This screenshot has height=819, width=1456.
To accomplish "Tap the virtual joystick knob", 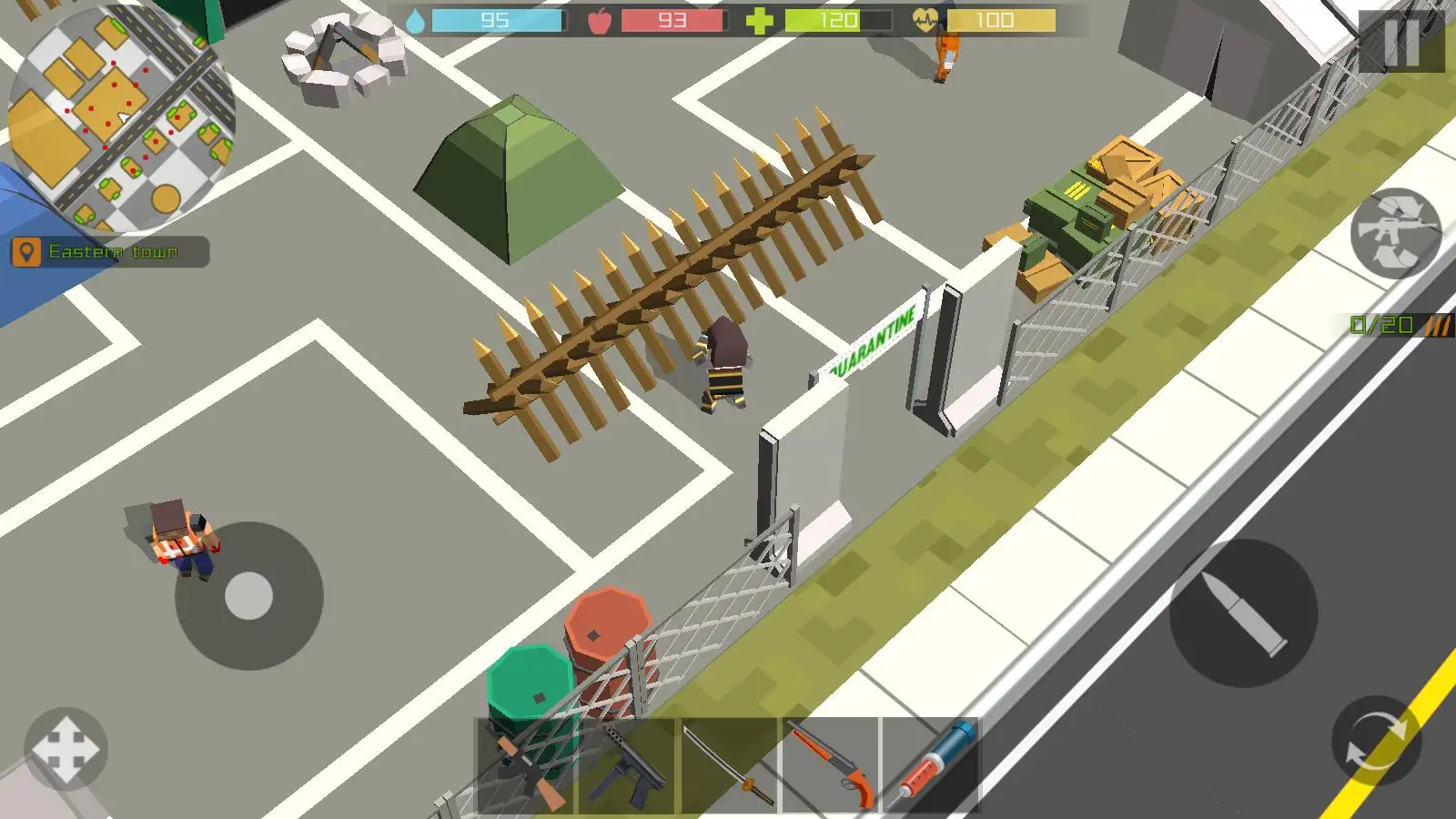I will pos(248,596).
